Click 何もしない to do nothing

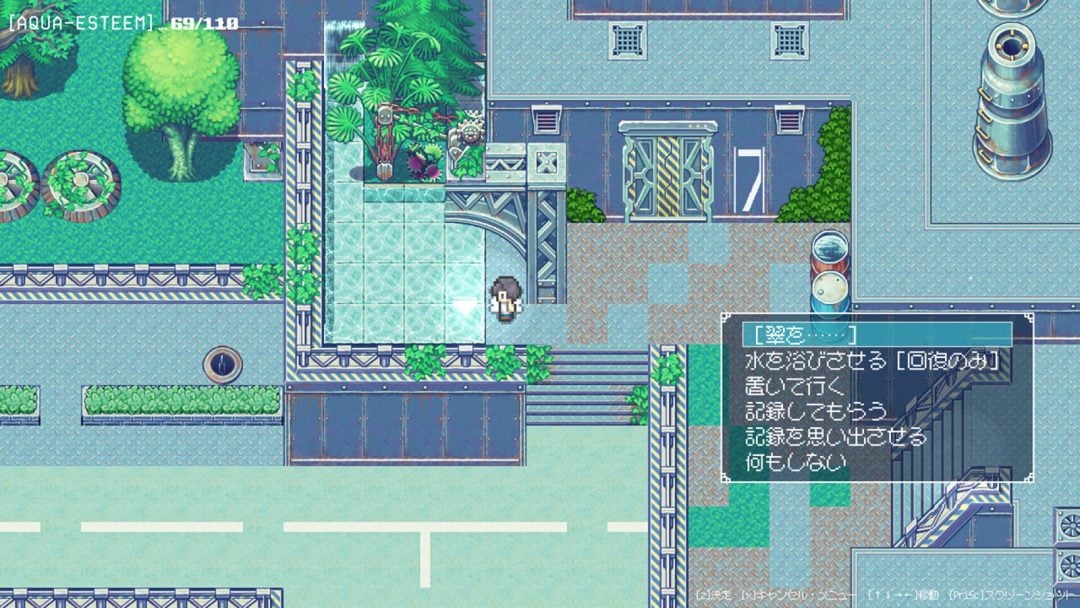pos(796,463)
